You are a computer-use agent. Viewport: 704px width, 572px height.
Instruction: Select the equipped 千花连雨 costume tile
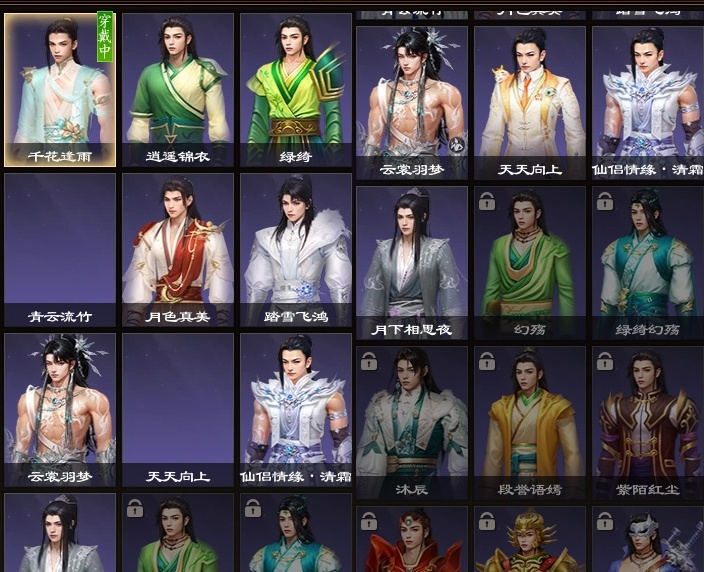point(60,90)
